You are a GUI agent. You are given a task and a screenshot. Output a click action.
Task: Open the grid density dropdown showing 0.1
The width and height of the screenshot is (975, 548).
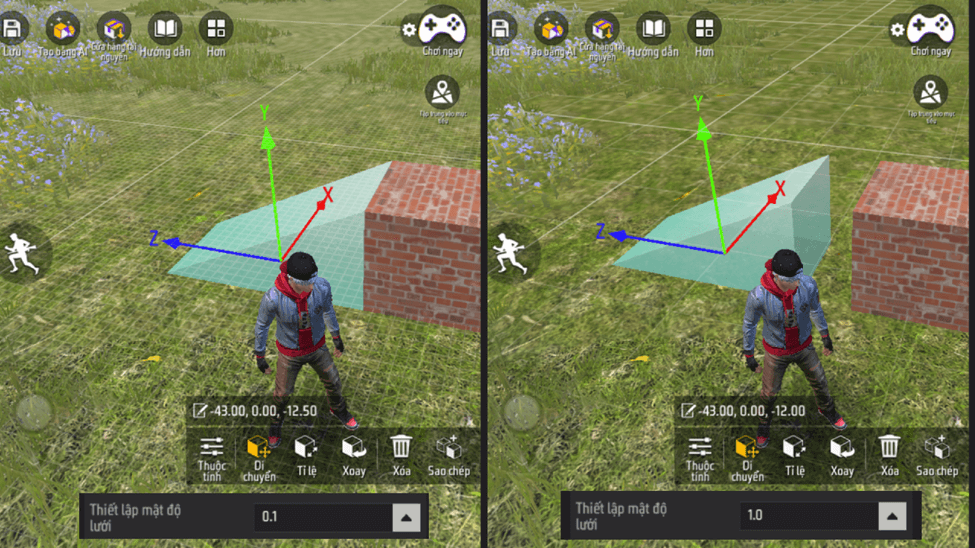405,517
